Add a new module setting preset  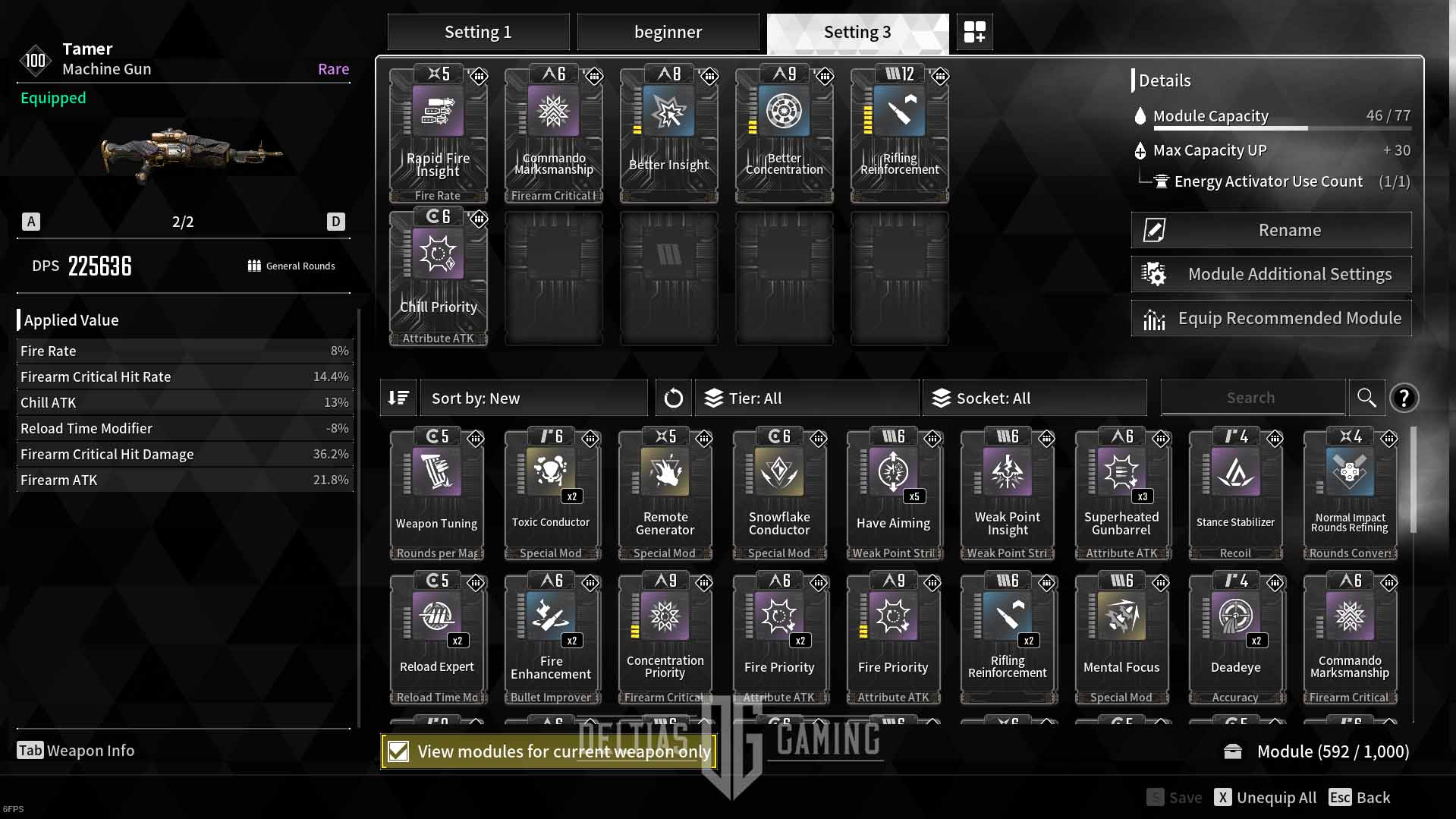pos(974,33)
